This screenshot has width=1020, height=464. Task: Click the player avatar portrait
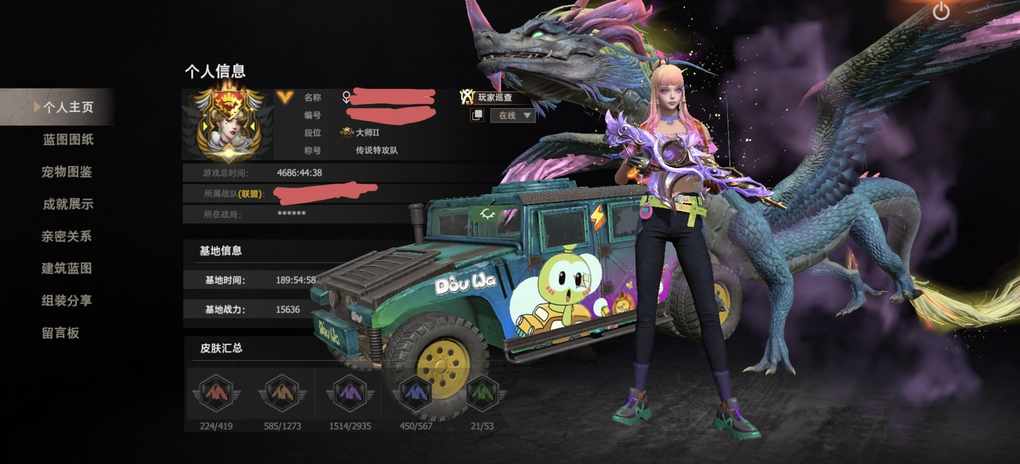tap(230, 124)
